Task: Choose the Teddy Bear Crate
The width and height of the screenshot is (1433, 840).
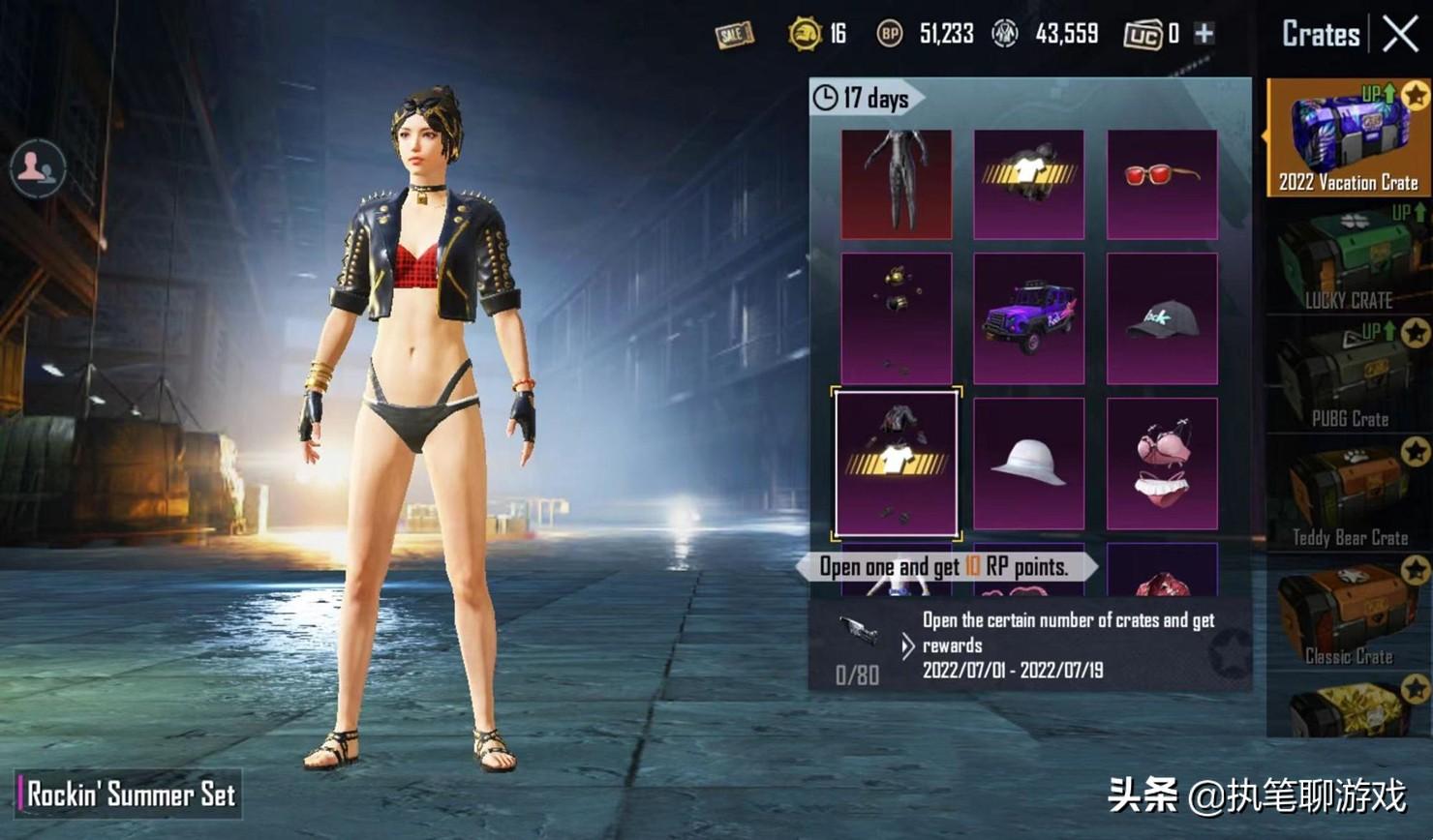Action: click(1347, 495)
